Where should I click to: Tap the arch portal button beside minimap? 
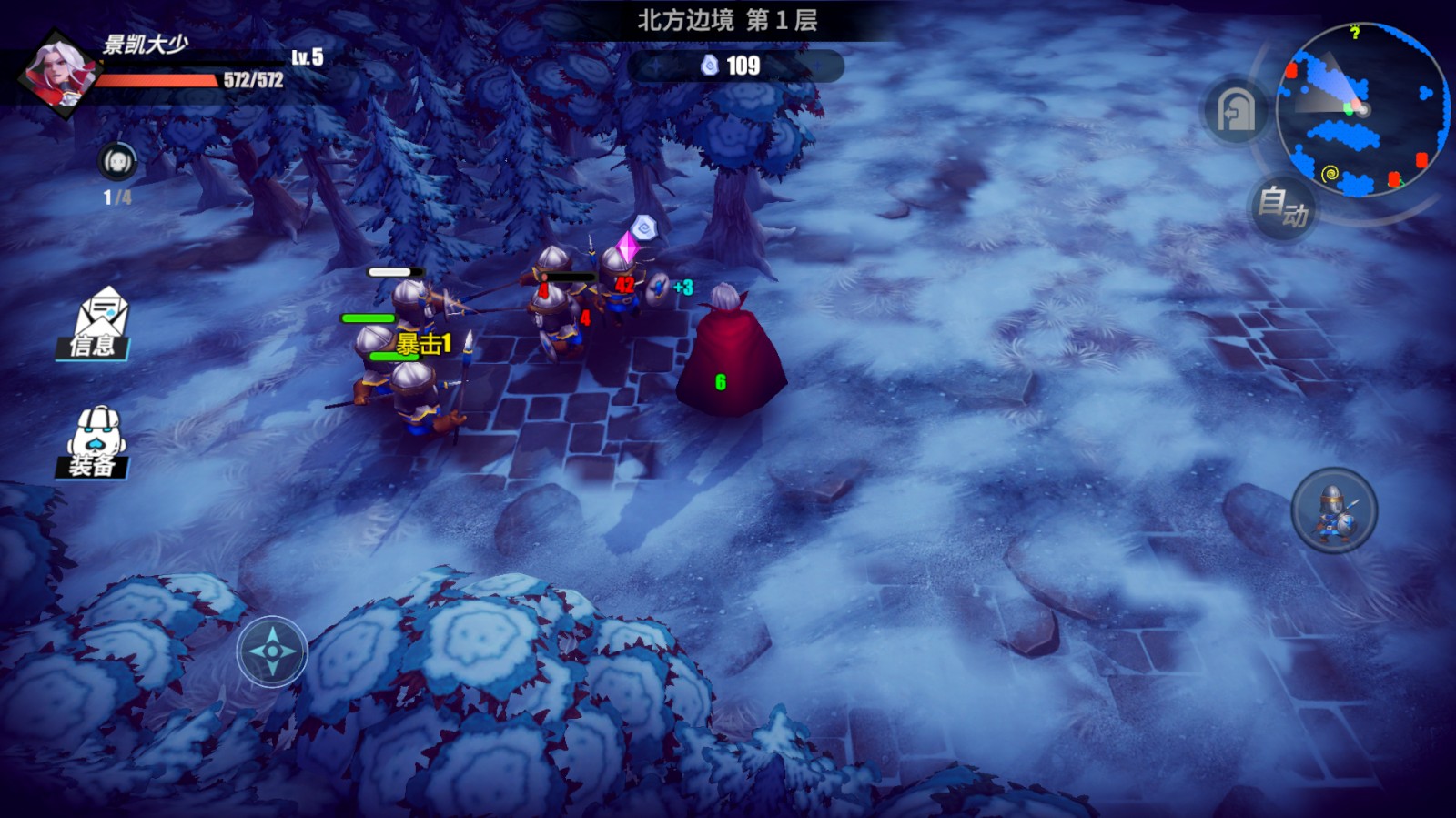[x=1236, y=112]
